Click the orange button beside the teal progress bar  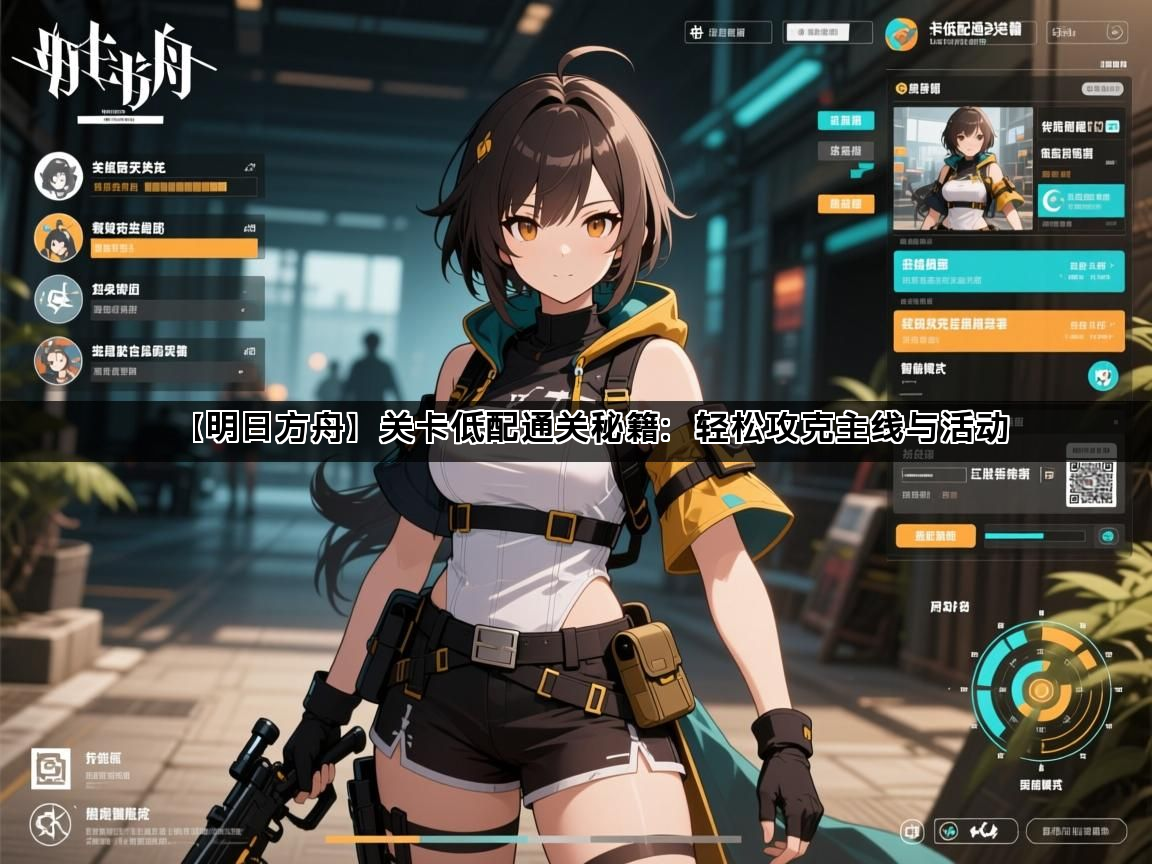point(935,536)
